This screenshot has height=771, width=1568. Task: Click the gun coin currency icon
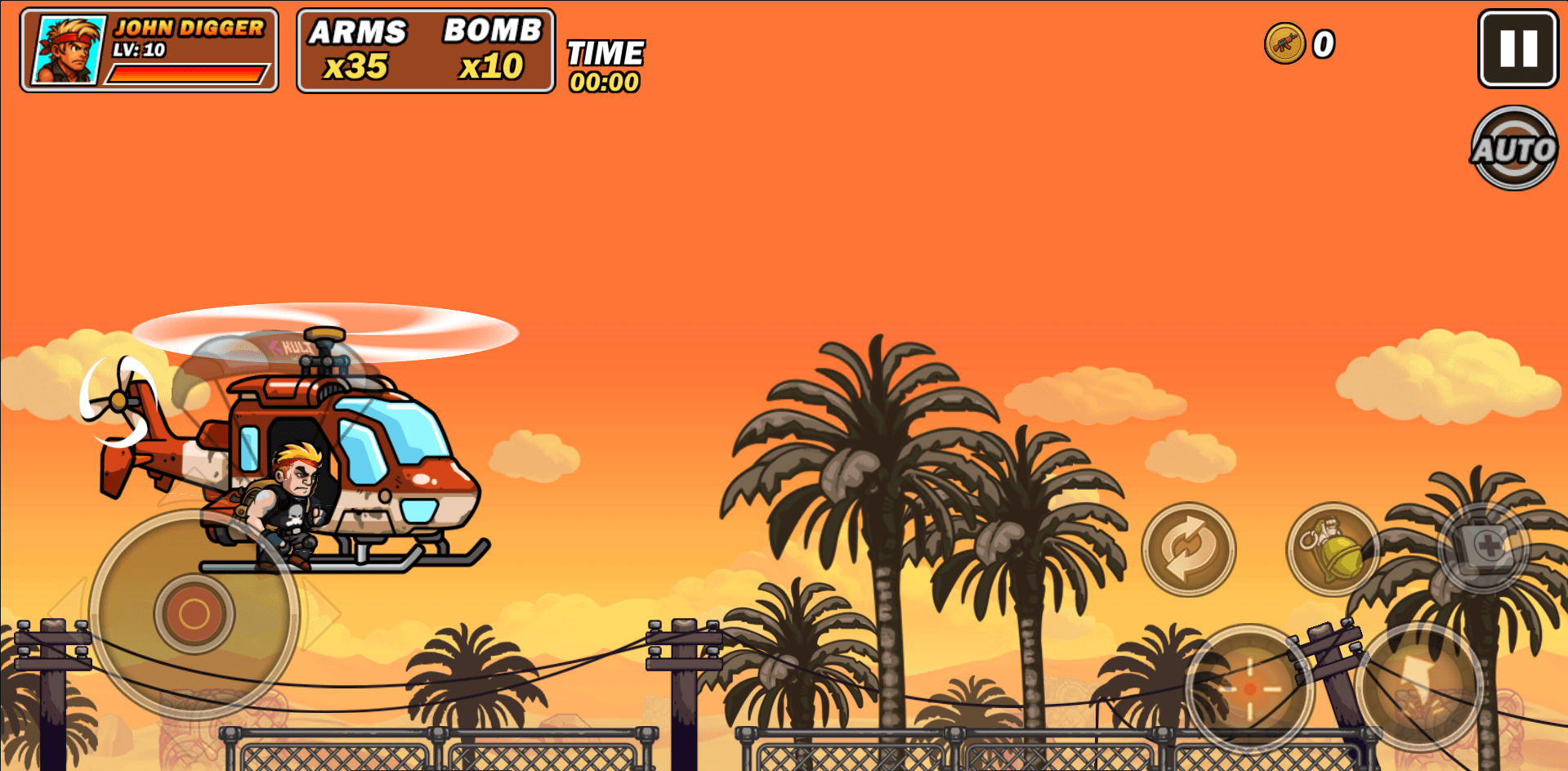1284,45
